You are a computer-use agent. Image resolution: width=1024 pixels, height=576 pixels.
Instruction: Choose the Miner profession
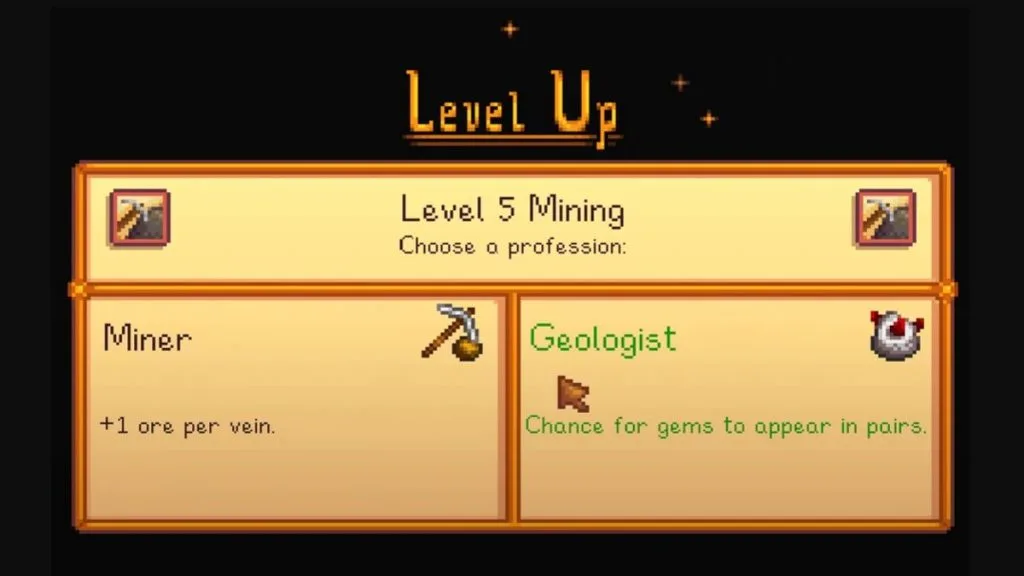[x=293, y=407]
